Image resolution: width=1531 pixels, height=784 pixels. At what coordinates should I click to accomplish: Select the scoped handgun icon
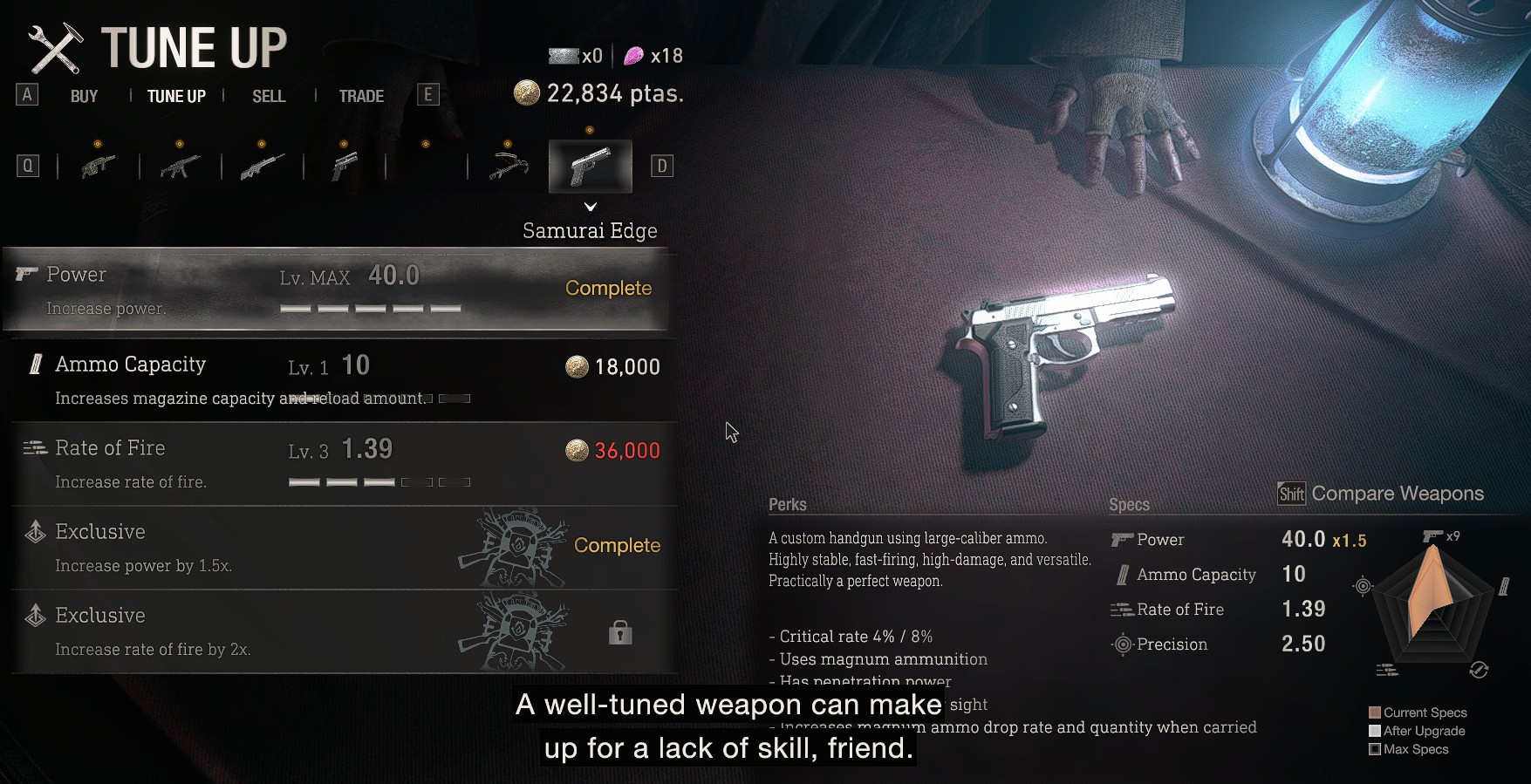(345, 166)
